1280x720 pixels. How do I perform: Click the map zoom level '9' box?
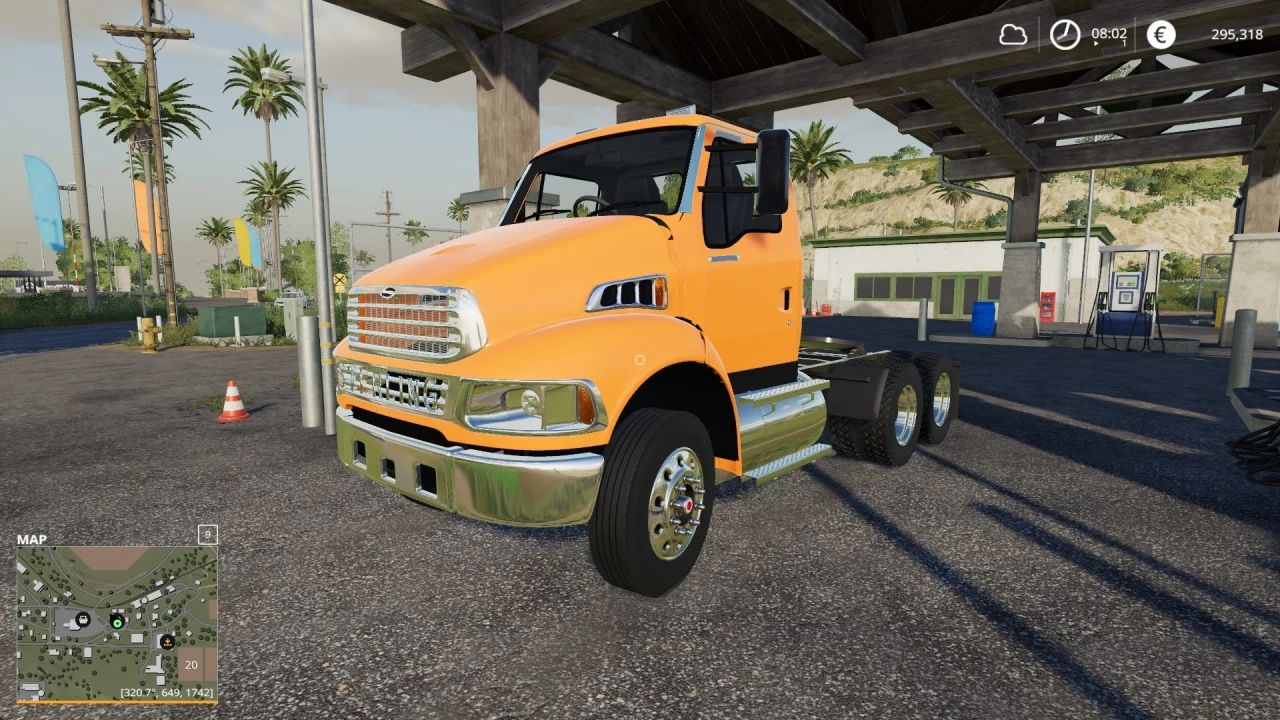pyautogui.click(x=208, y=535)
